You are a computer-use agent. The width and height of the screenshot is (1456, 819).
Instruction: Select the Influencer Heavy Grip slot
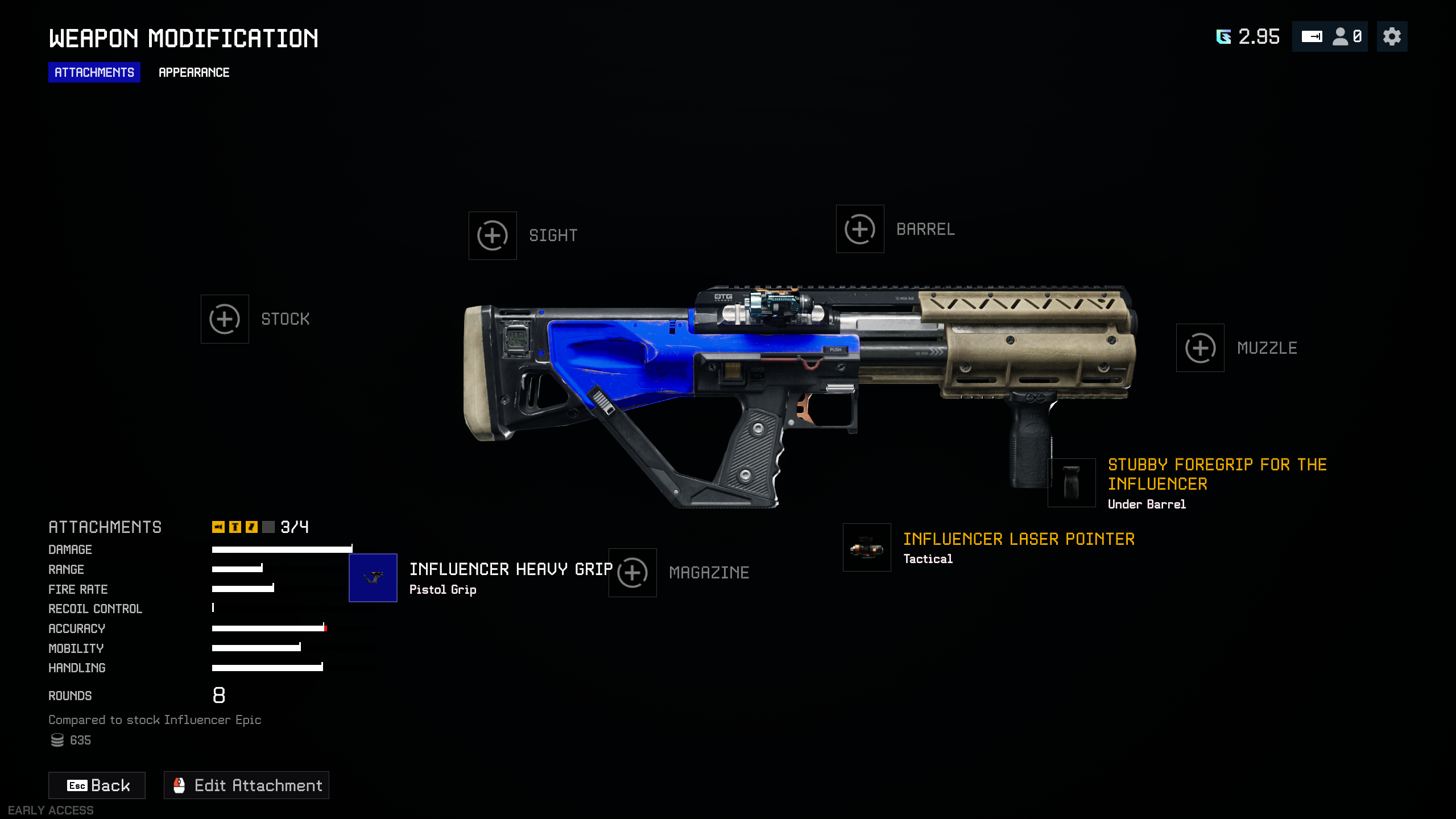click(x=373, y=578)
